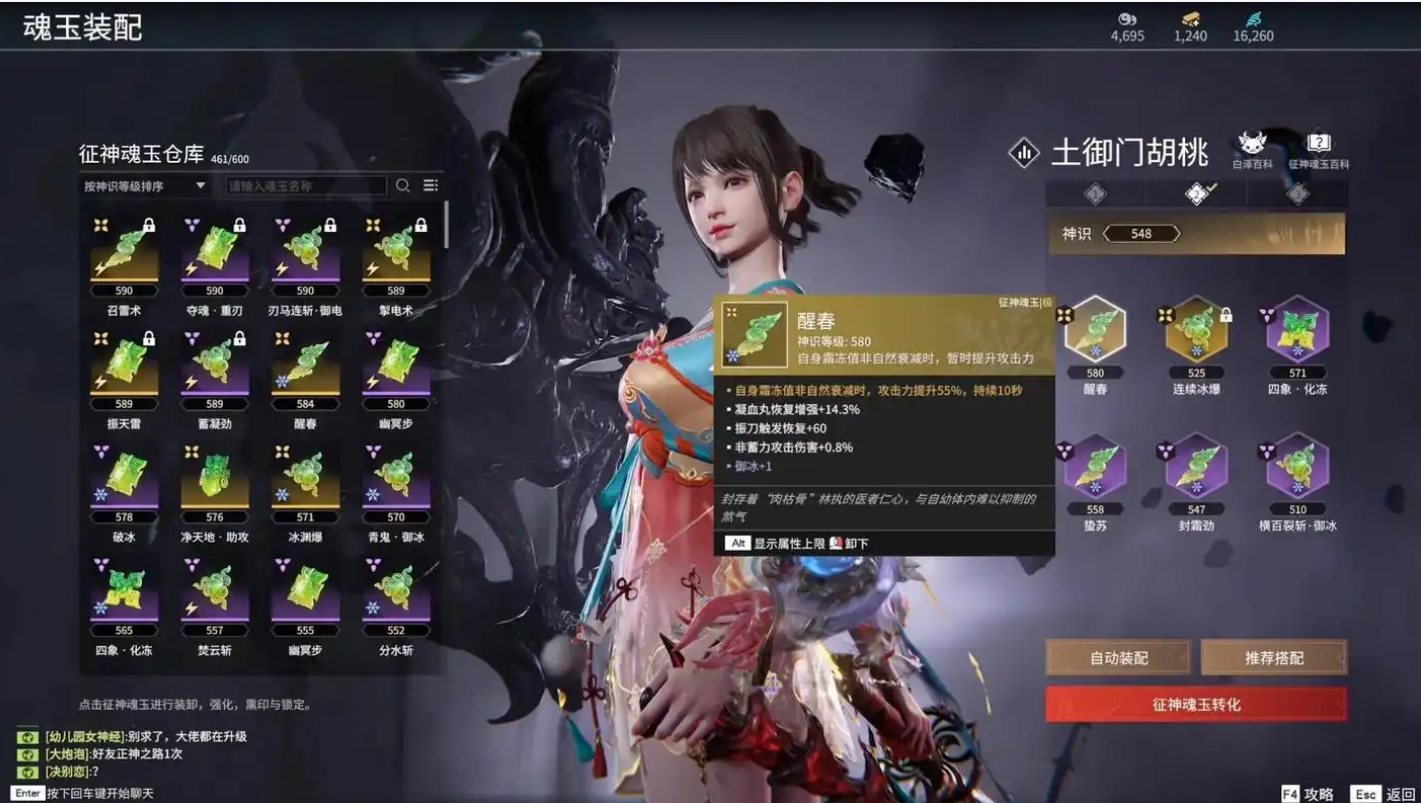Choose the equipped 横百裂斩·御冰 slot
This screenshot has height=803, width=1421.
pos(1298,469)
